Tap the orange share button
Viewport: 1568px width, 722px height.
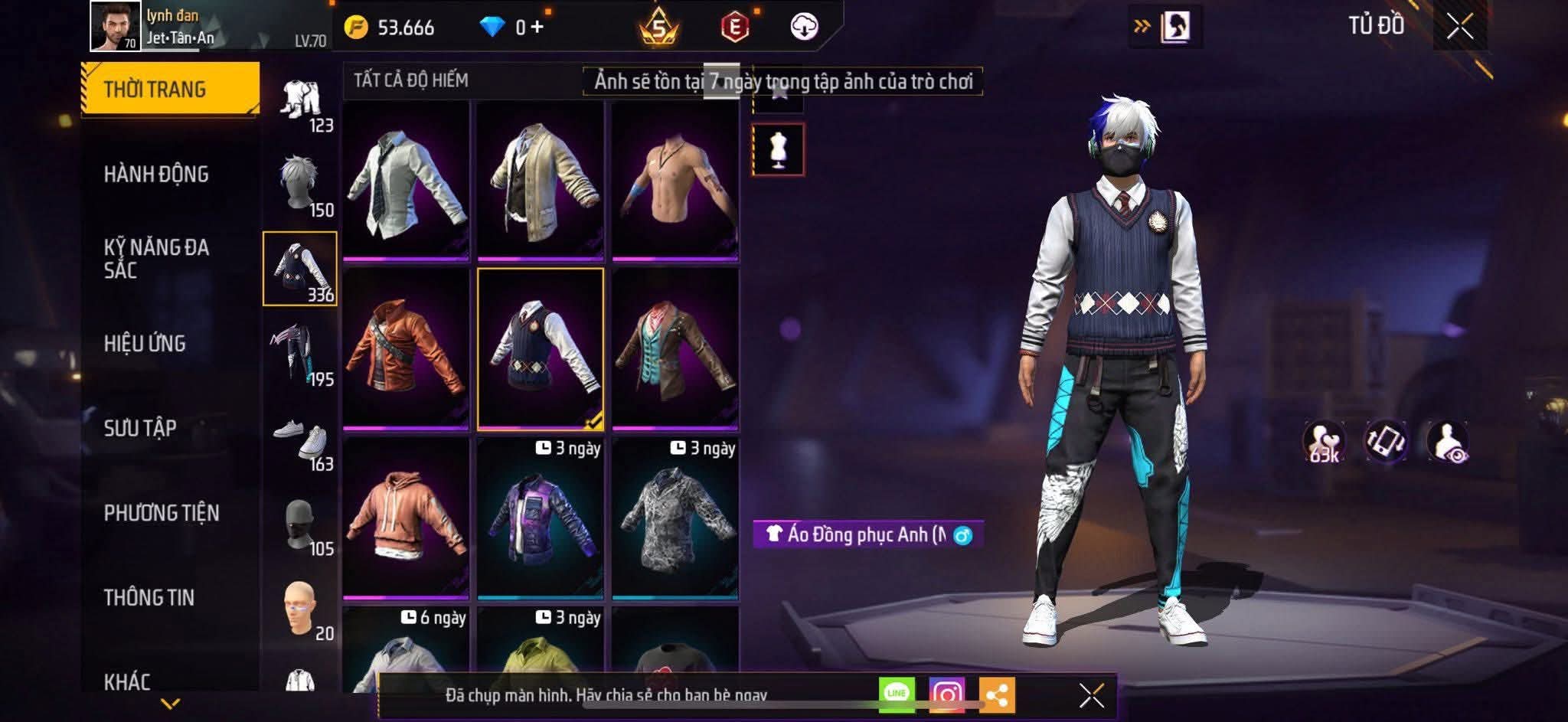coord(997,694)
